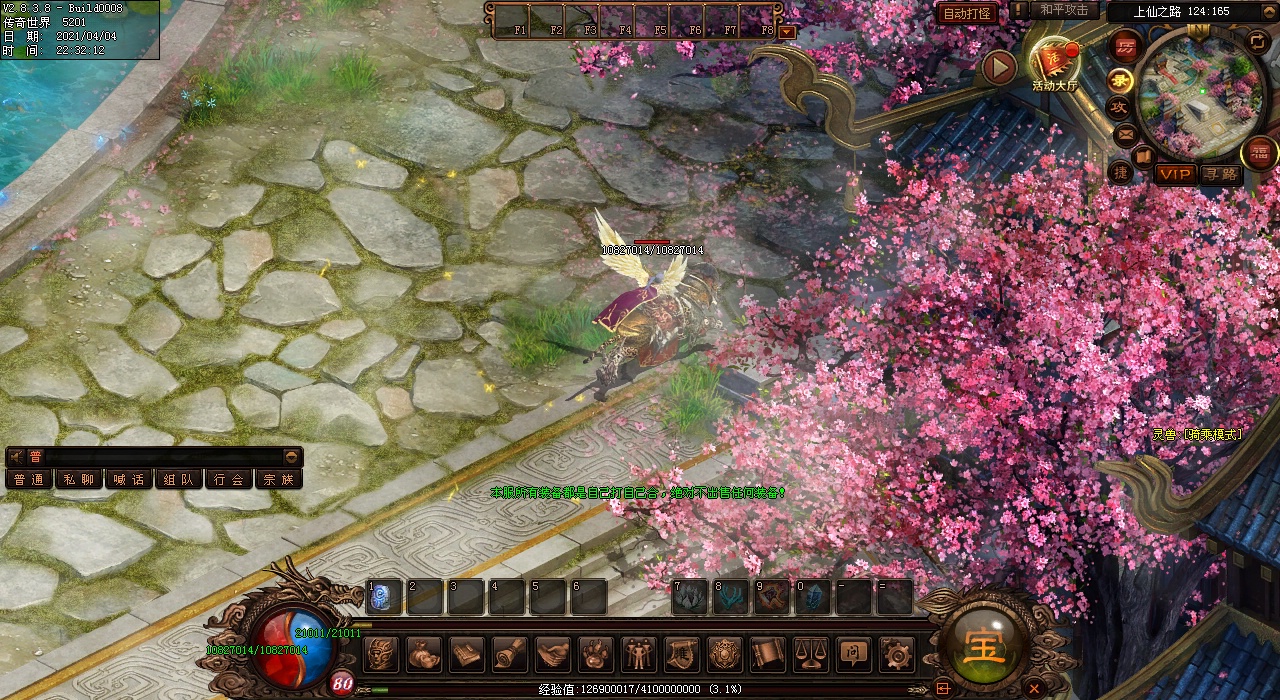Open the balance scales icon
Viewport: 1280px width, 700px height.
(811, 654)
